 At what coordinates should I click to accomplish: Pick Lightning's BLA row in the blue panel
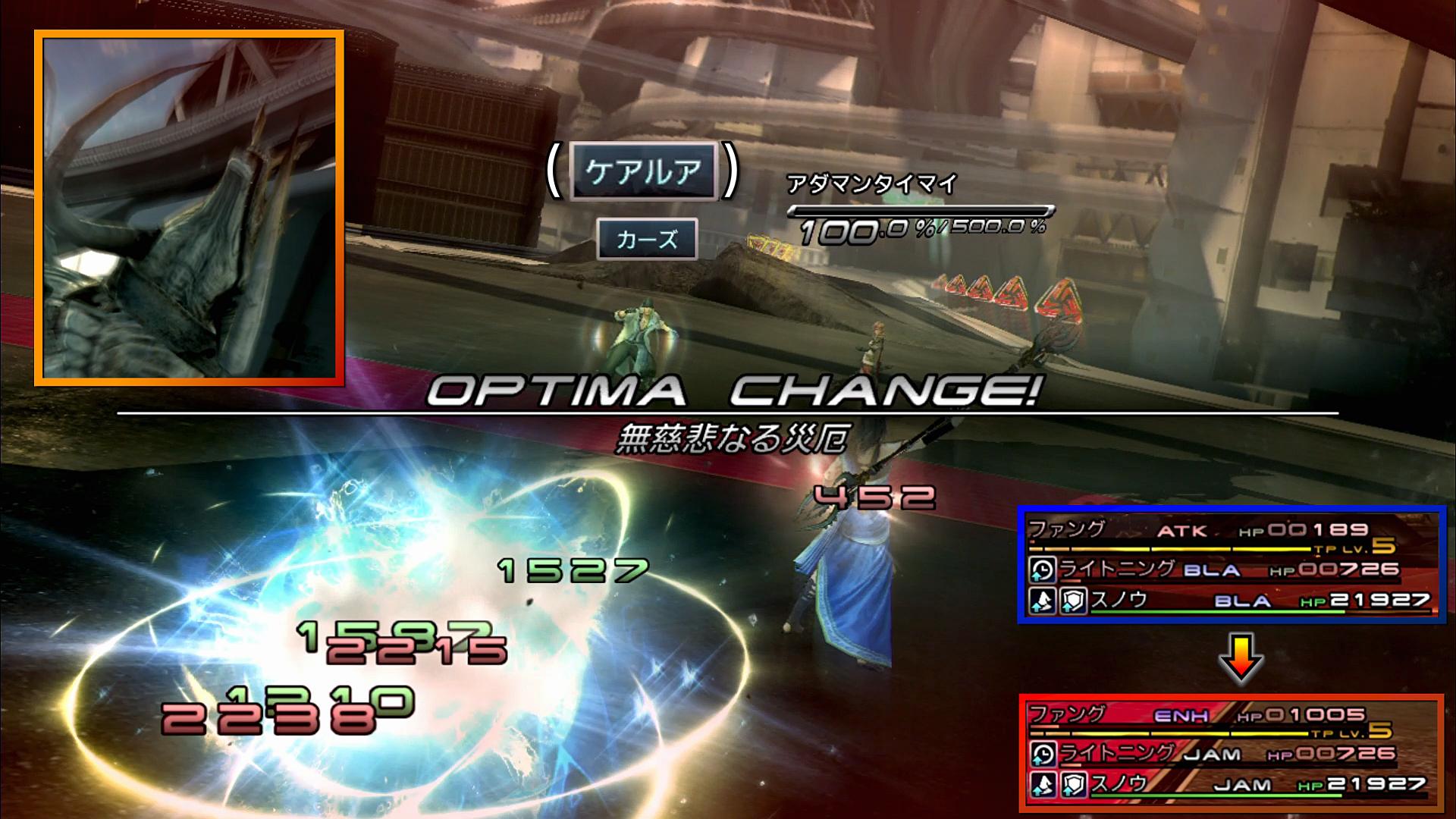[1230, 569]
